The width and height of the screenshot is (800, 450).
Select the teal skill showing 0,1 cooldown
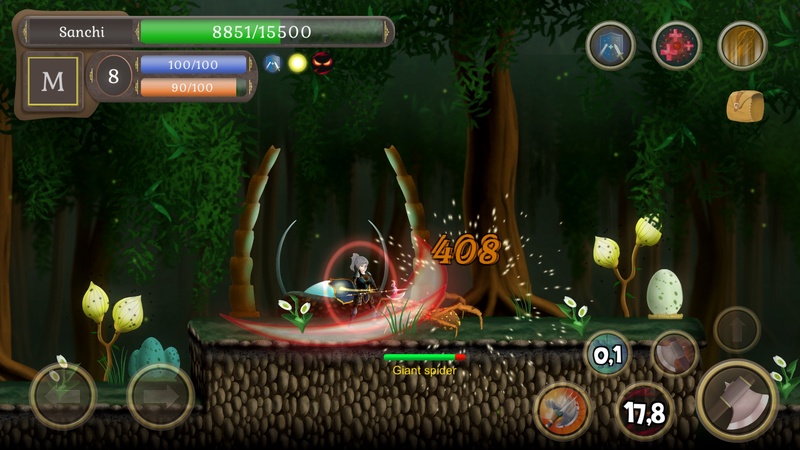(607, 354)
